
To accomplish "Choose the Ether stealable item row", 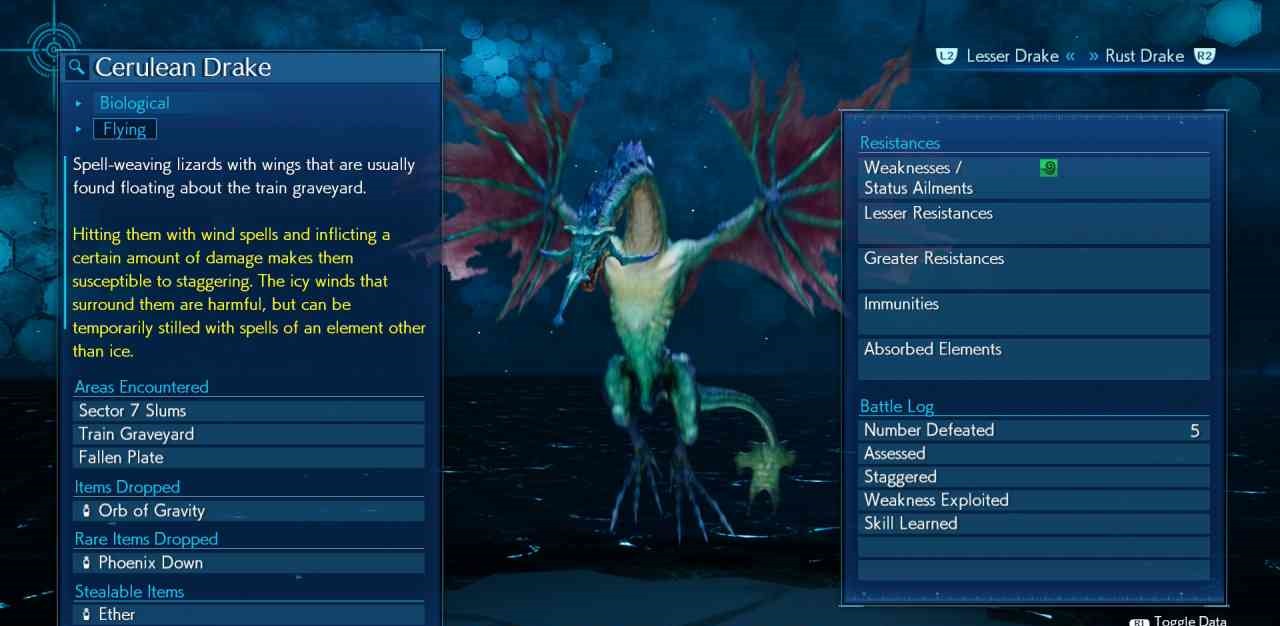I will pos(249,614).
